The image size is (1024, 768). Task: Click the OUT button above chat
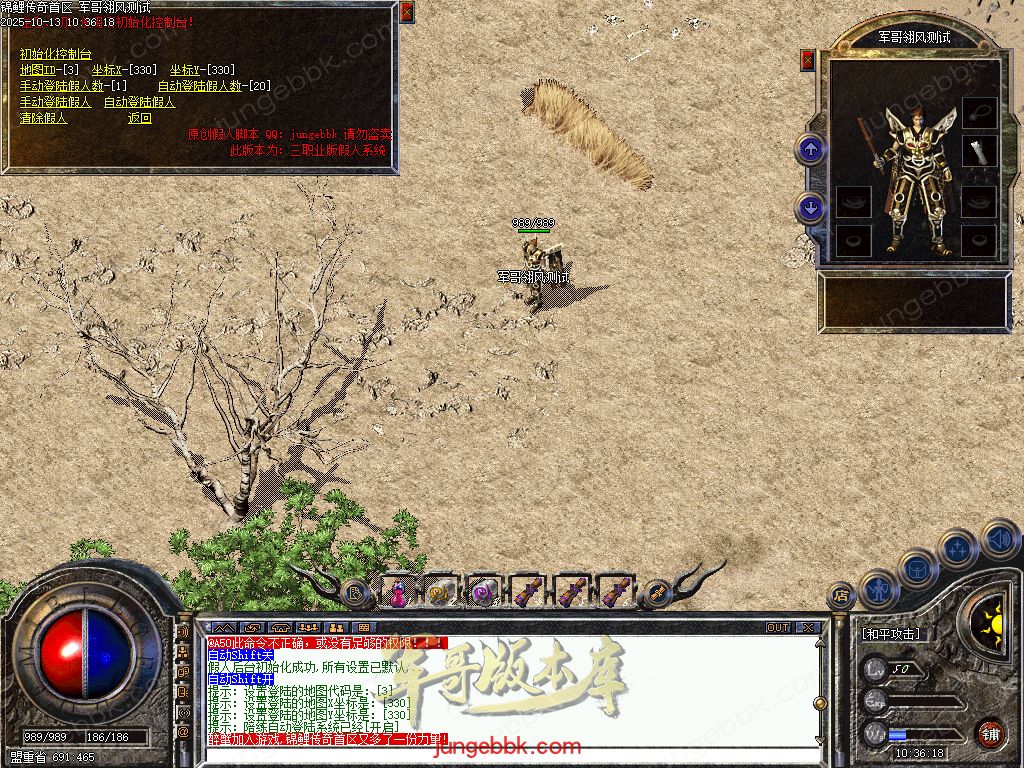point(778,628)
